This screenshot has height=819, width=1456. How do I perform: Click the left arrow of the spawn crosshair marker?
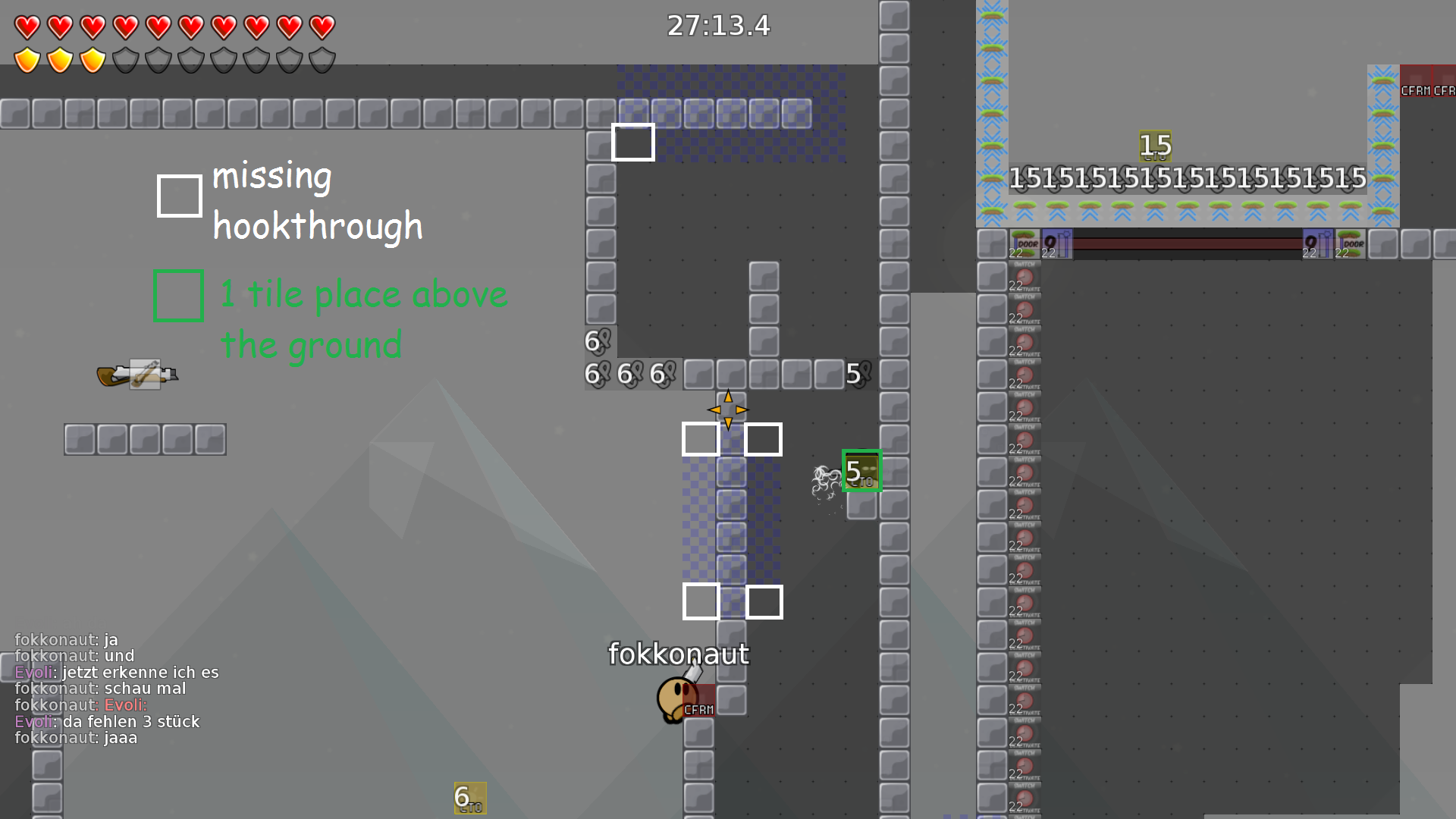pos(714,409)
